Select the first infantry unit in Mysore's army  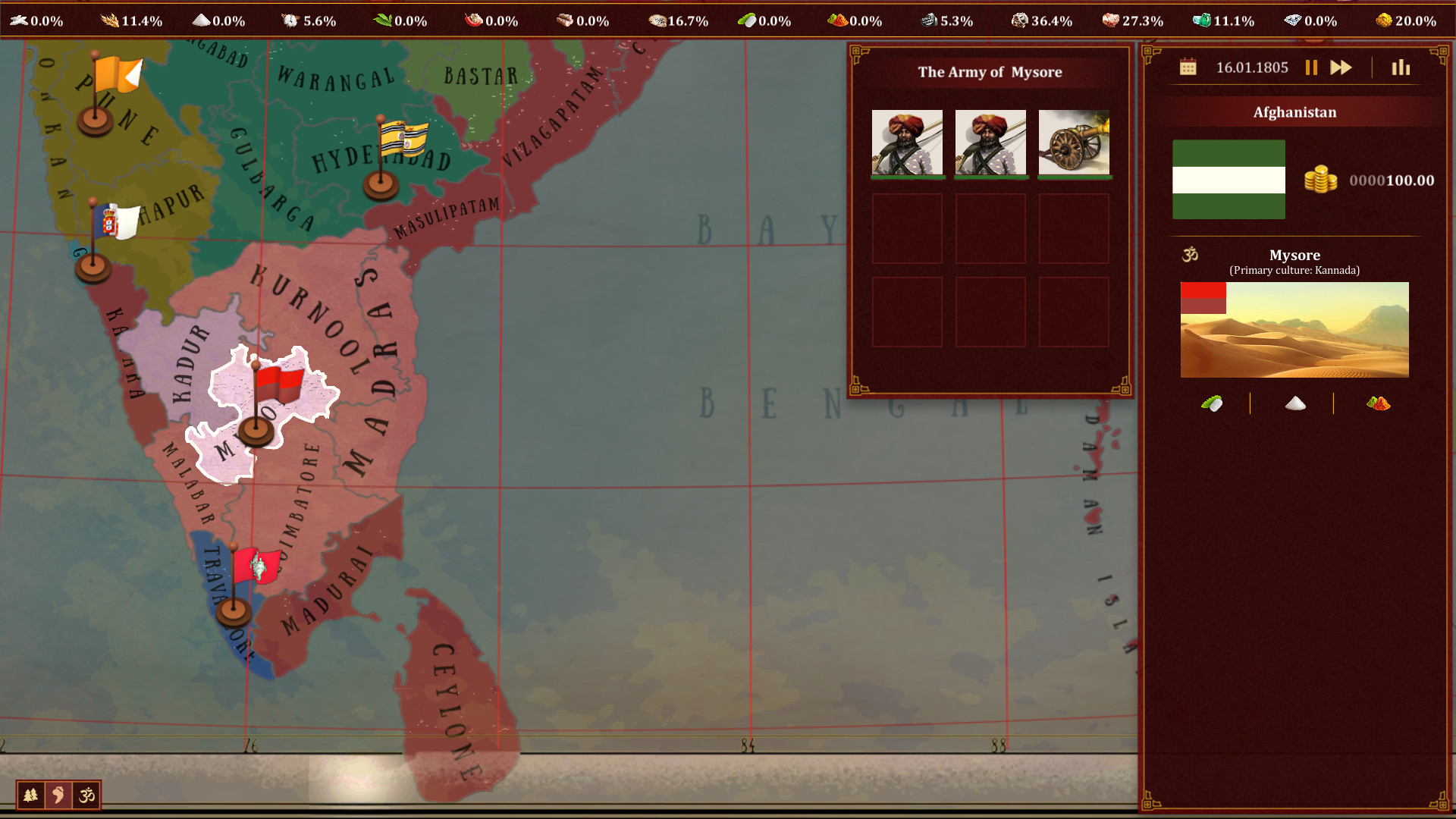907,143
